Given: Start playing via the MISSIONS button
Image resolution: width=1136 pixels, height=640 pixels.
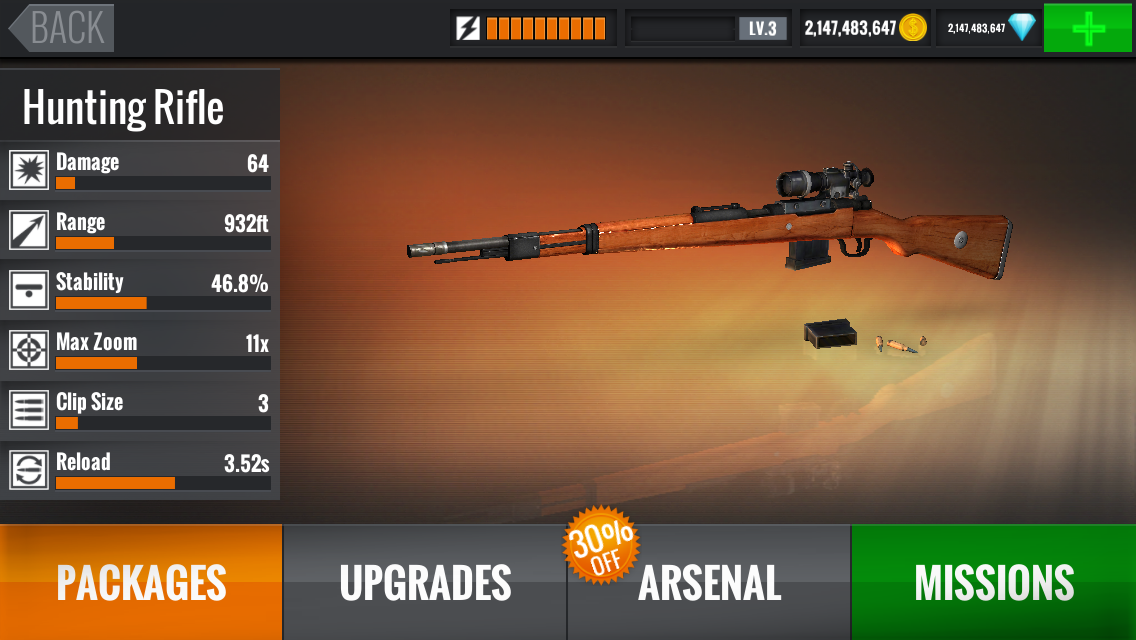Looking at the screenshot, I should (x=993, y=582).
